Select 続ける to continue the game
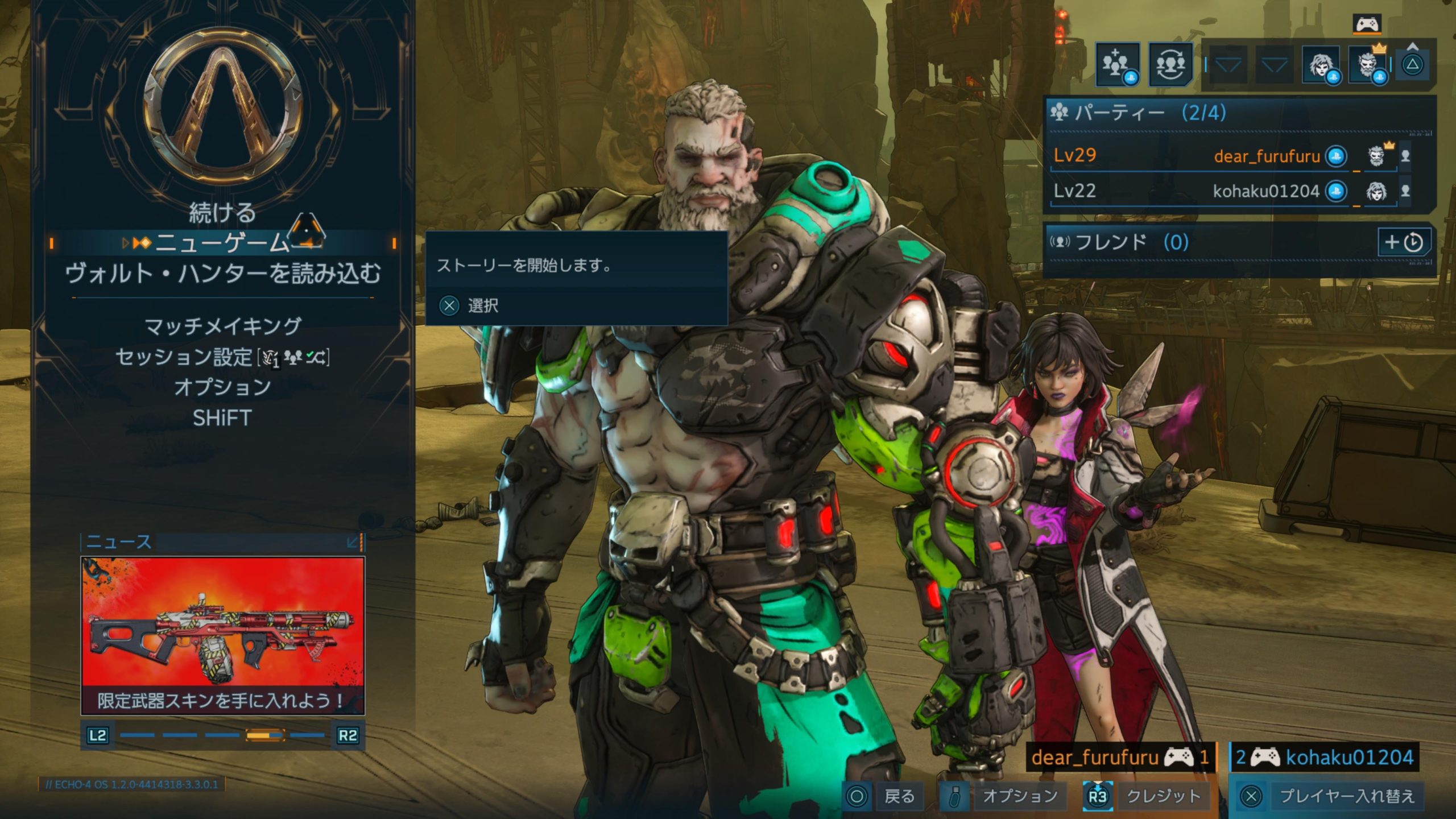This screenshot has height=819, width=1456. (x=222, y=213)
